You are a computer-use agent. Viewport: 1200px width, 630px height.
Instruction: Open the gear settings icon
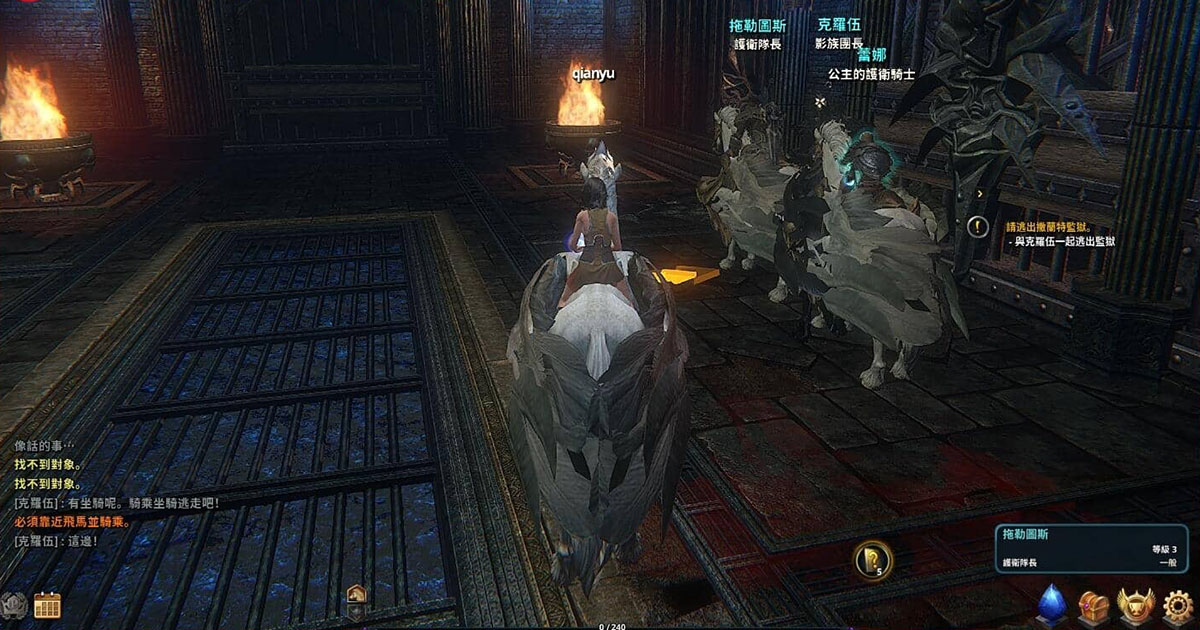point(1179,605)
